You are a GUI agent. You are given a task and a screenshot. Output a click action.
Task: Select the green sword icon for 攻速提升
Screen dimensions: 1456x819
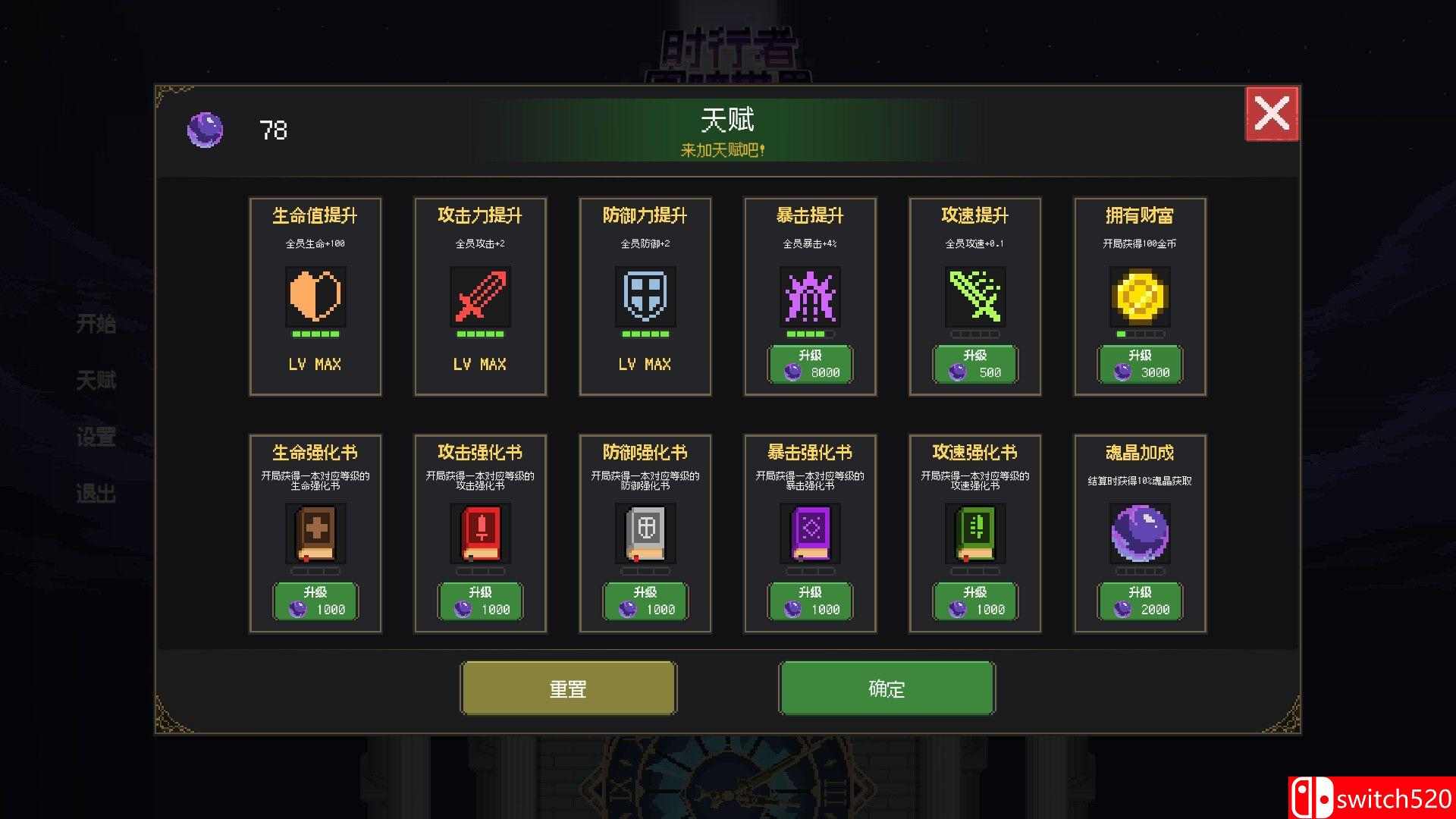pos(975,297)
